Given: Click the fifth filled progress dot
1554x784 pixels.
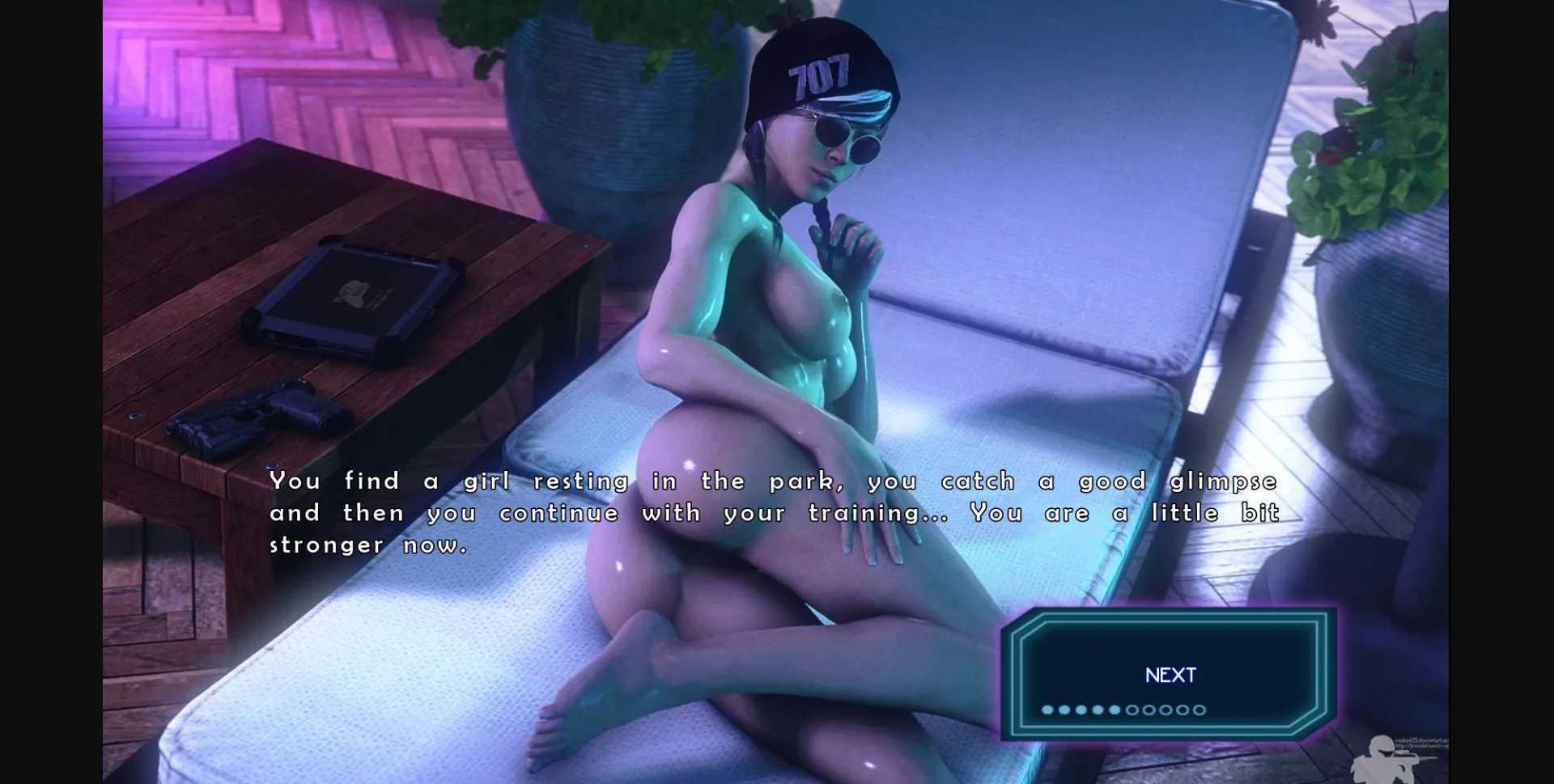Looking at the screenshot, I should (1115, 710).
